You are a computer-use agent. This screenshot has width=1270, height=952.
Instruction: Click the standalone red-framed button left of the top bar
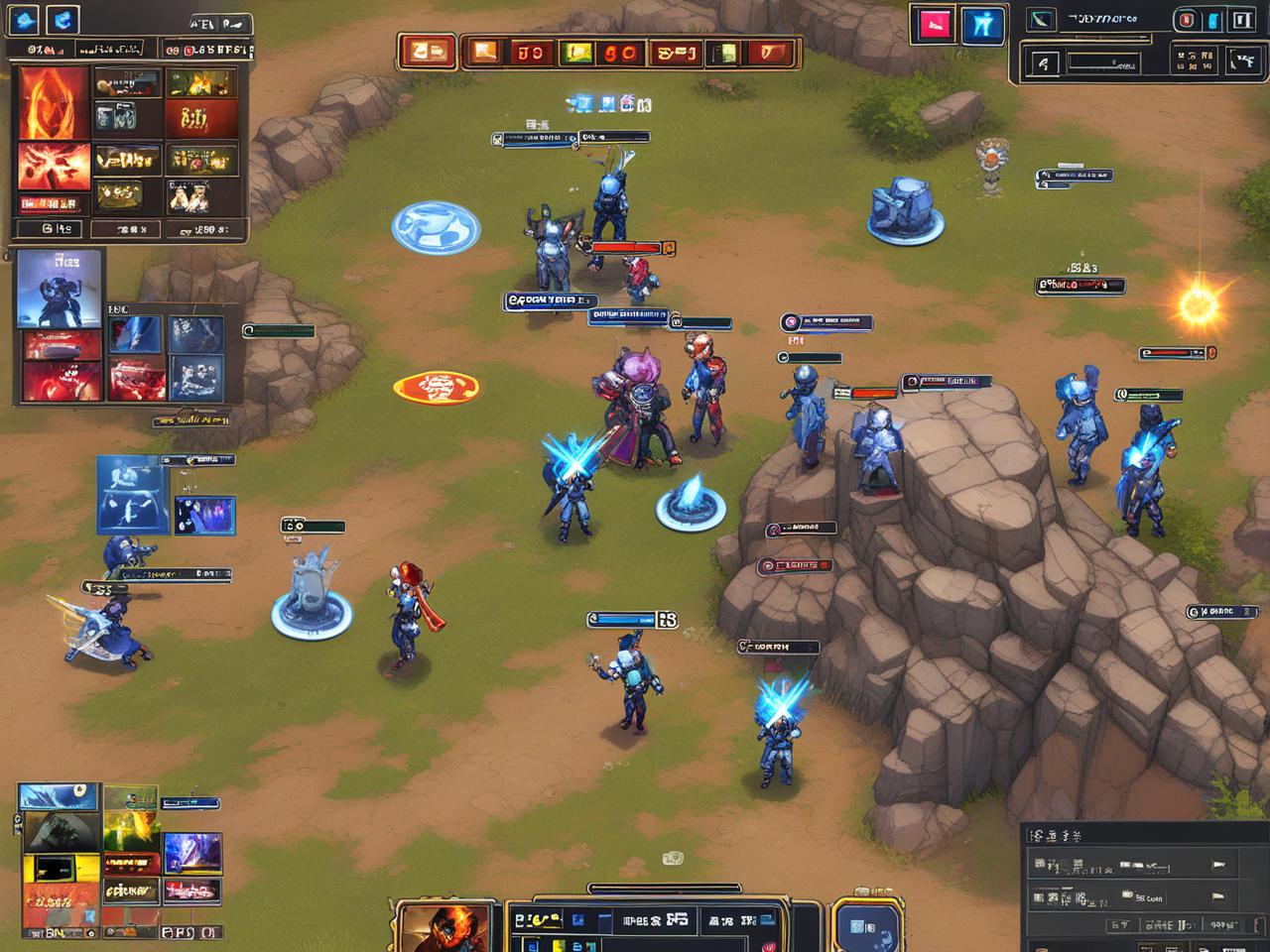[x=428, y=52]
